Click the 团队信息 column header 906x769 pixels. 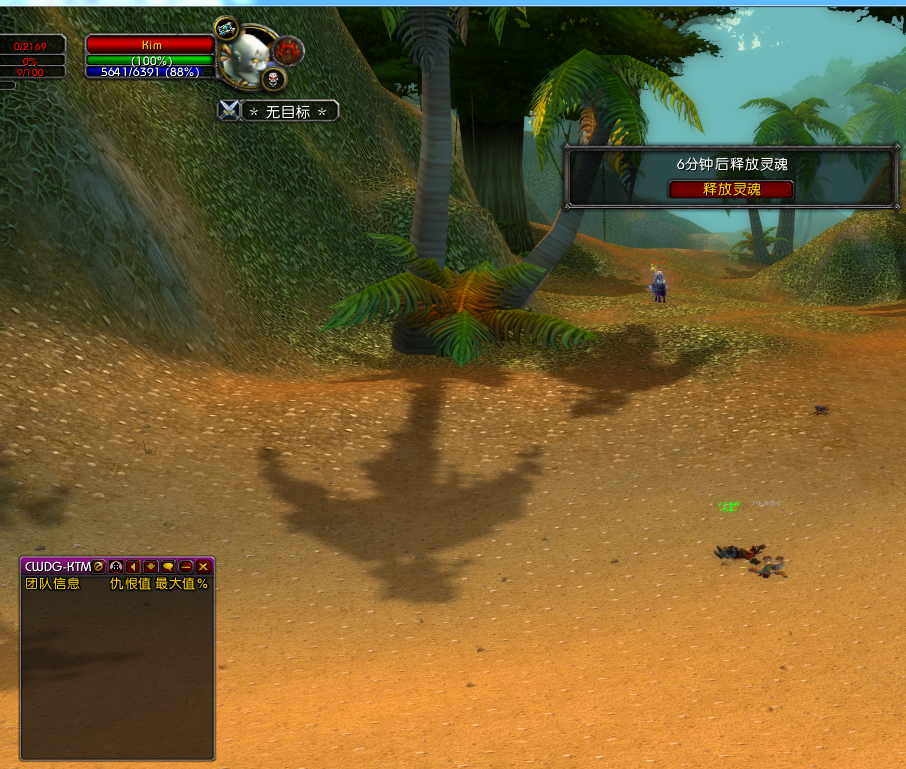[x=52, y=583]
